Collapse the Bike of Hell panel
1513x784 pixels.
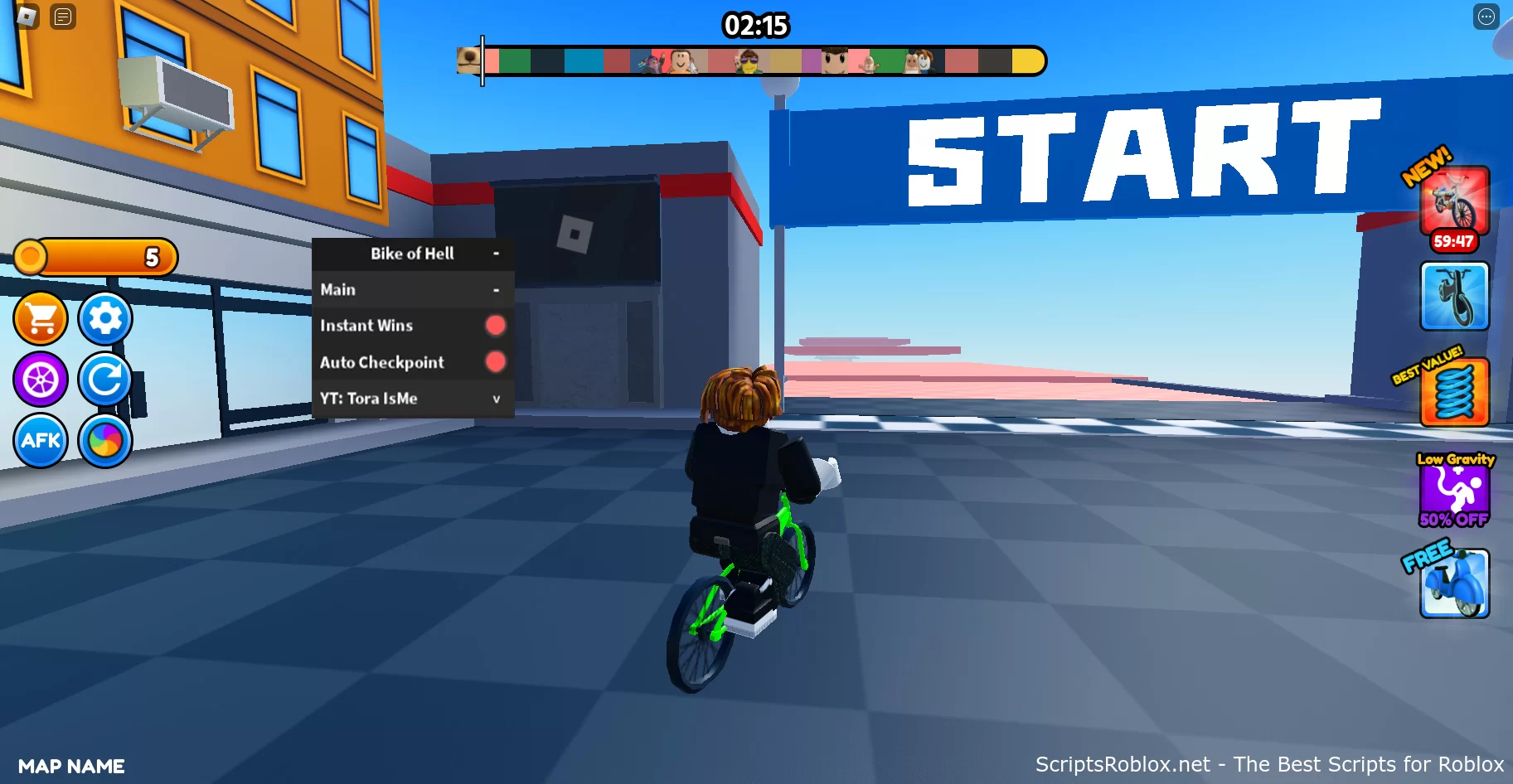tap(497, 253)
